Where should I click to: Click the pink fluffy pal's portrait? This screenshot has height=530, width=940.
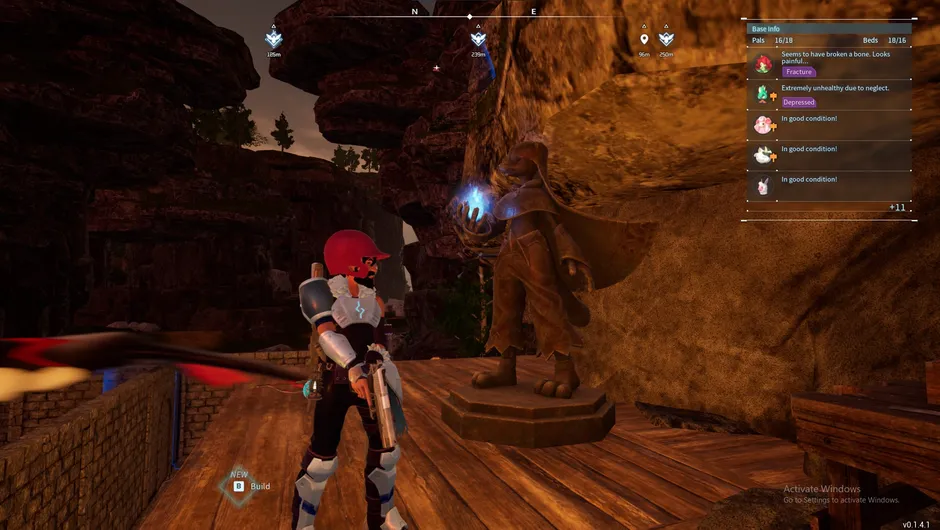[x=763, y=125]
